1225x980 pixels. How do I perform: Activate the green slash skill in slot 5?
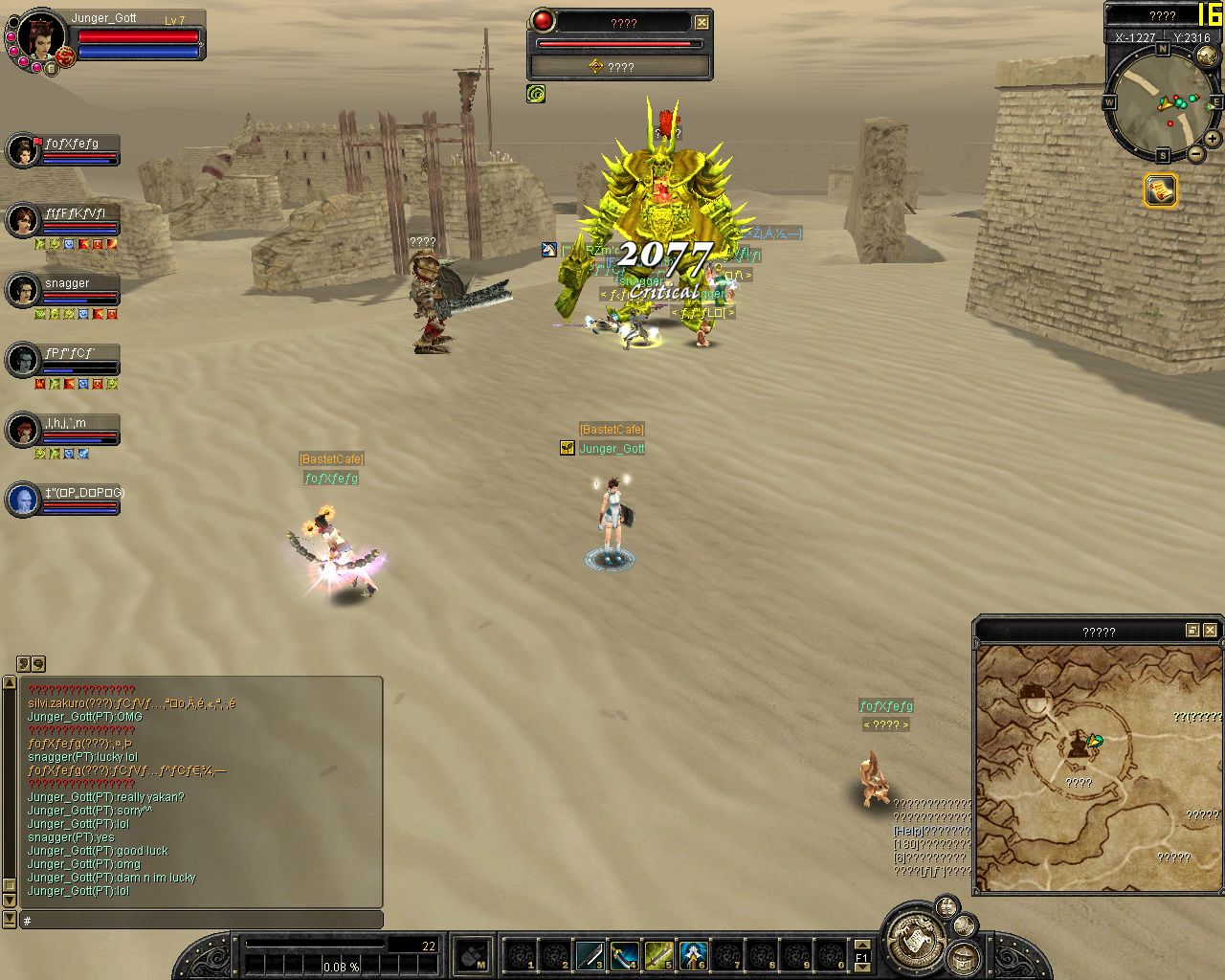tap(659, 955)
